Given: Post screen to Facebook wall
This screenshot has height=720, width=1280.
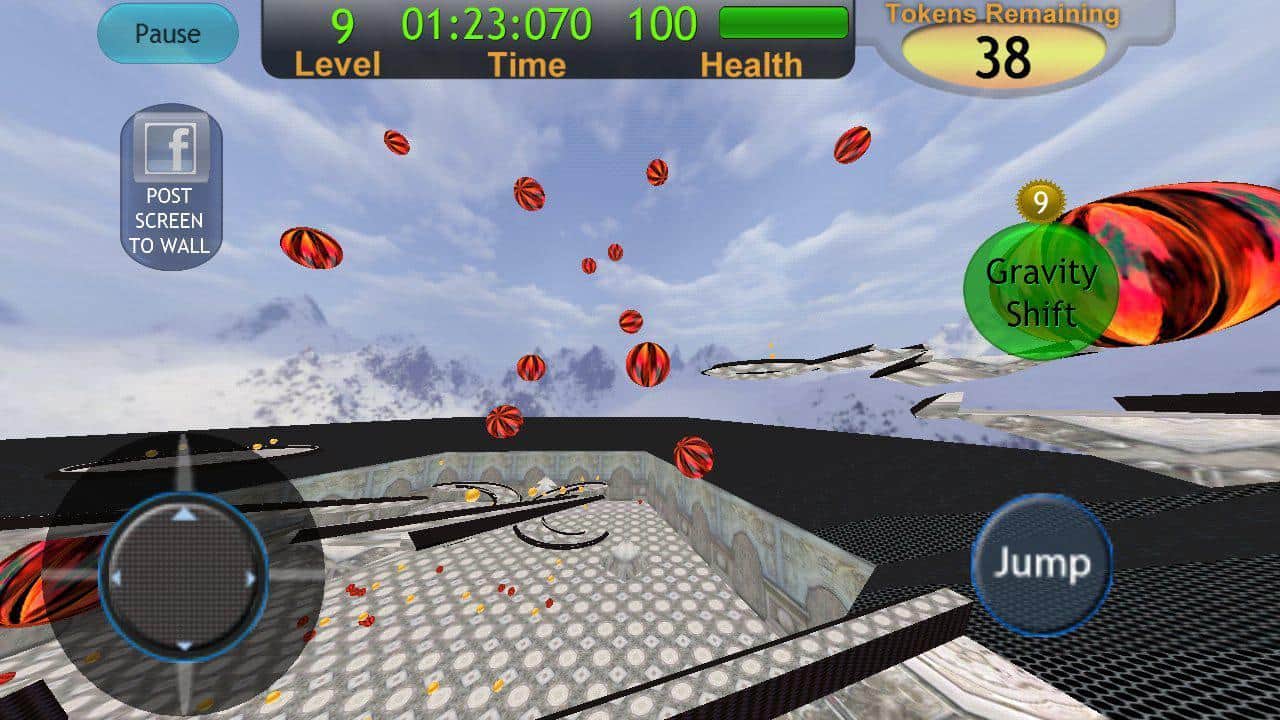Looking at the screenshot, I should (x=171, y=187).
